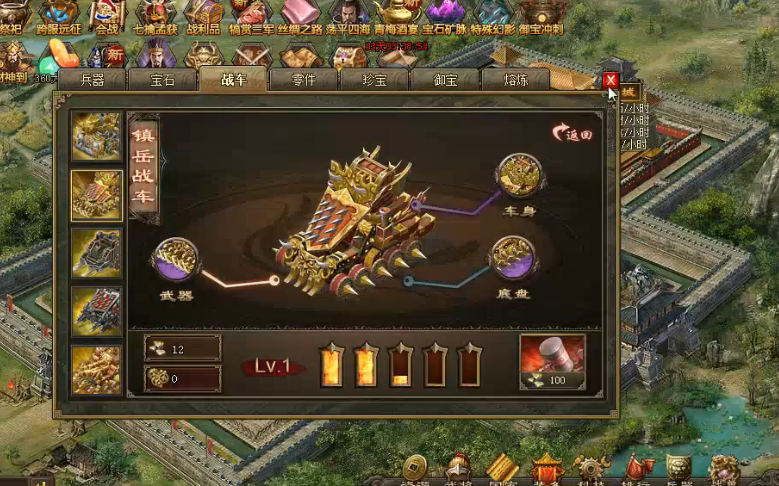This screenshot has width=779, height=486.
Task: Close the chariot panel with red X
Action: (x=610, y=81)
